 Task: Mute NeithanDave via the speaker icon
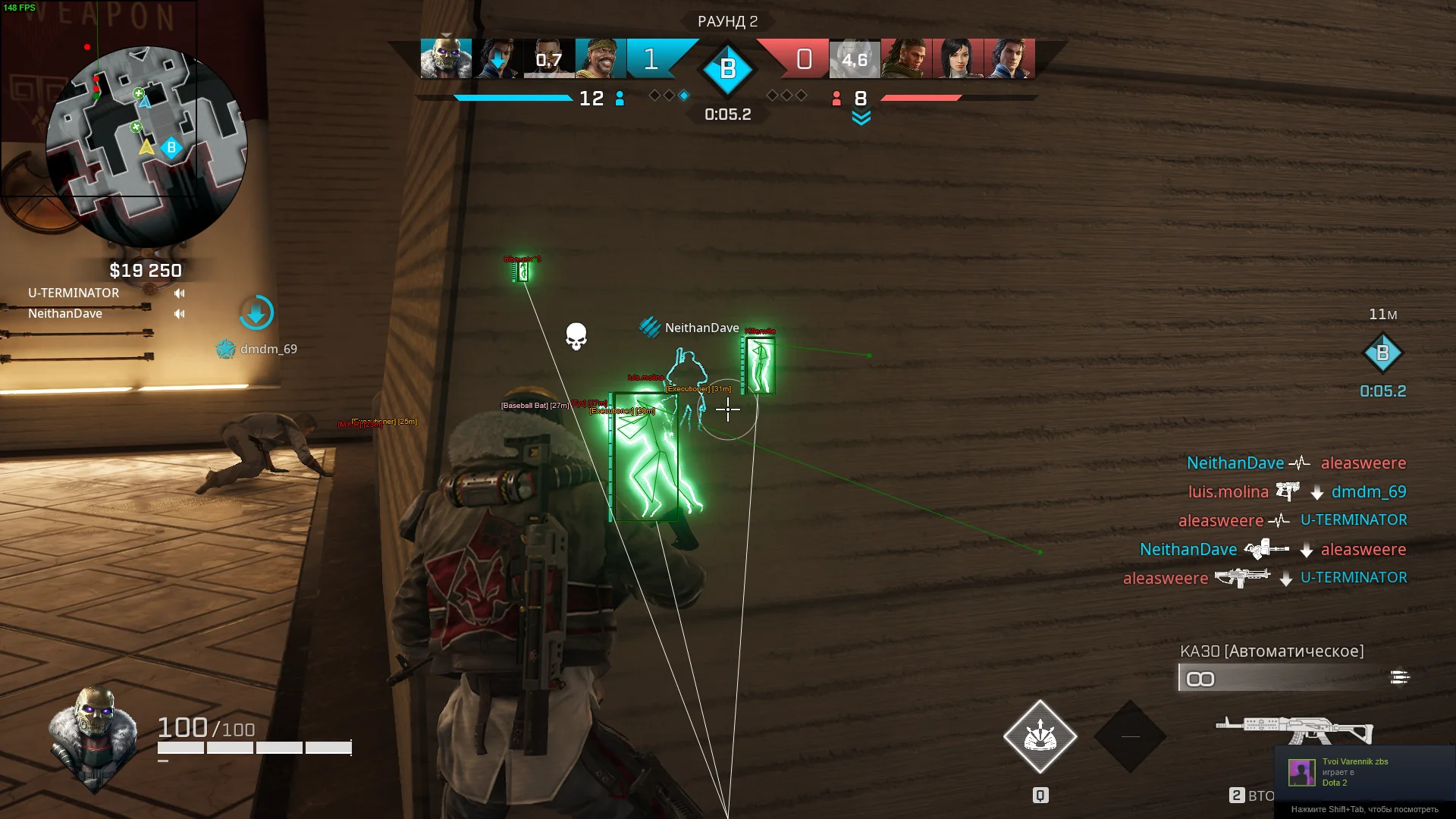(x=180, y=314)
